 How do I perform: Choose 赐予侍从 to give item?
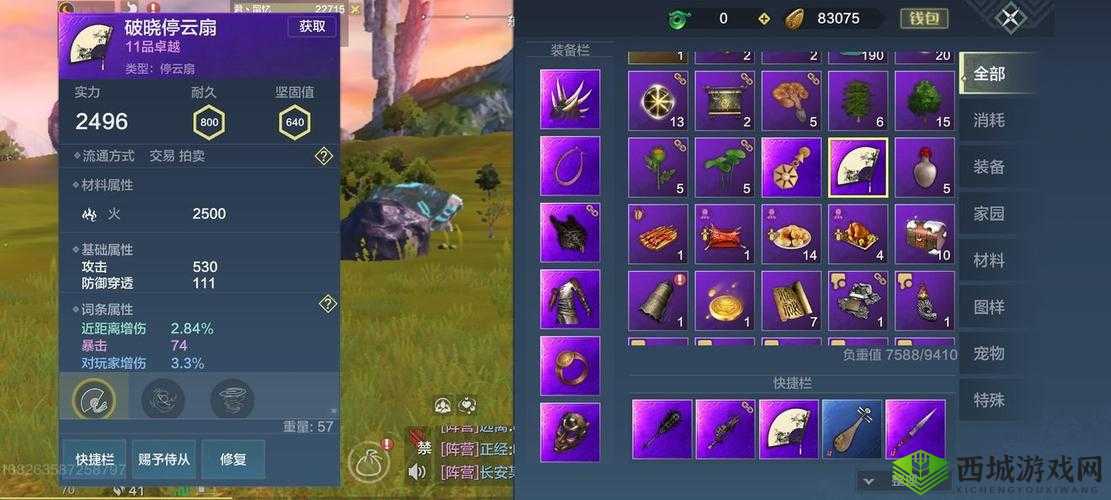click(x=164, y=459)
